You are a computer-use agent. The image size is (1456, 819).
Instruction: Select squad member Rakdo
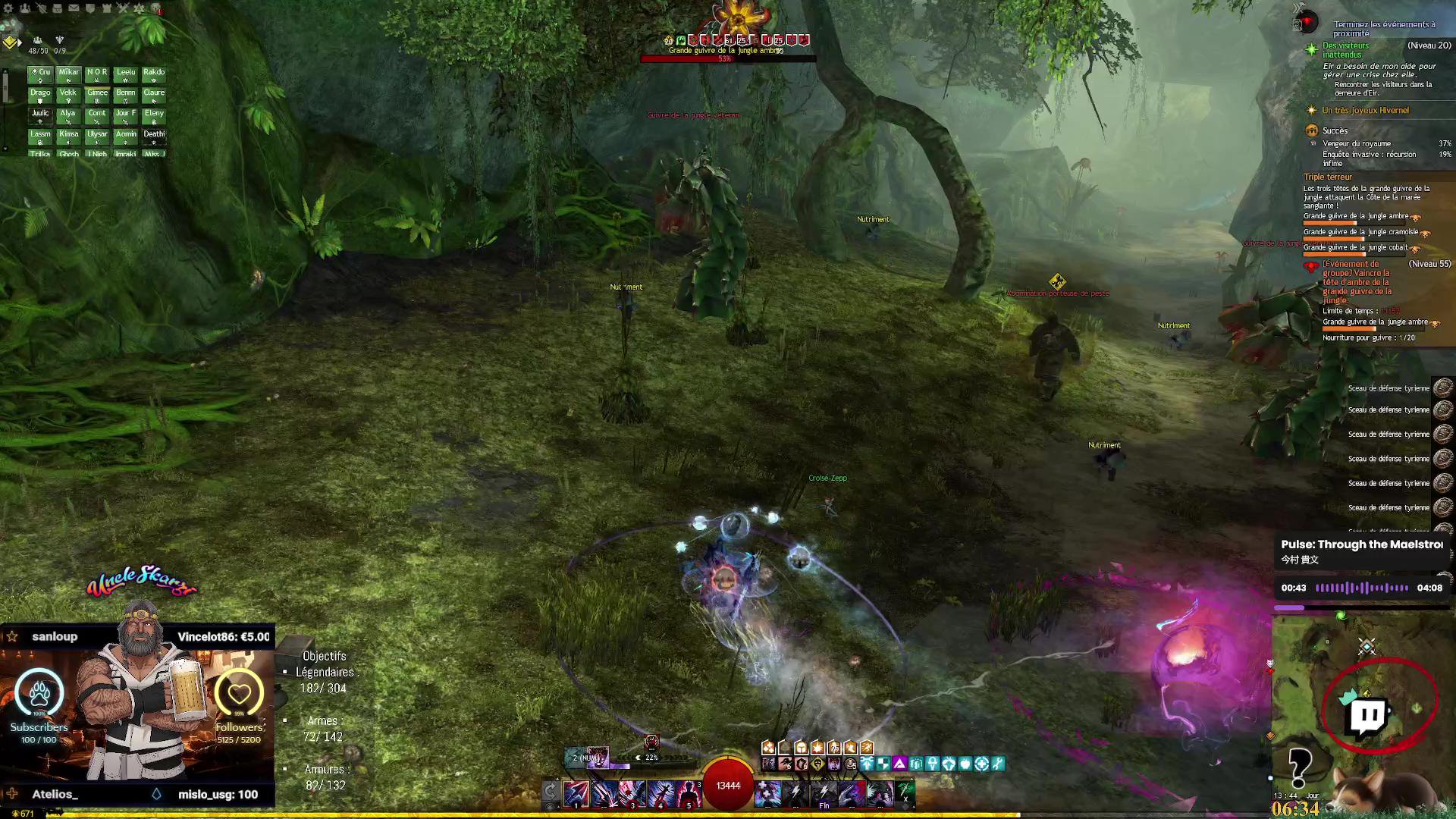coord(154,74)
